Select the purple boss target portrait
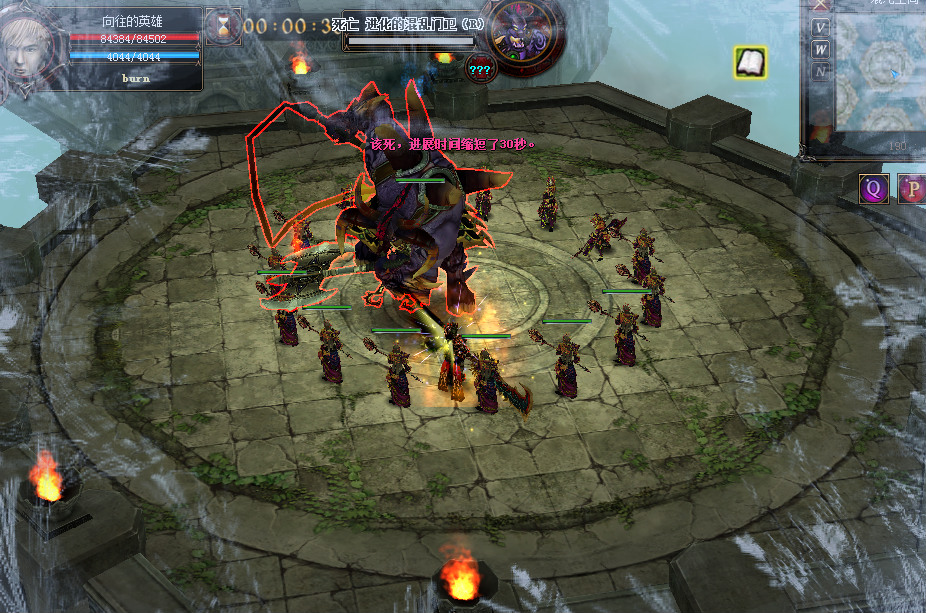The height and width of the screenshot is (613, 926). coord(519,37)
